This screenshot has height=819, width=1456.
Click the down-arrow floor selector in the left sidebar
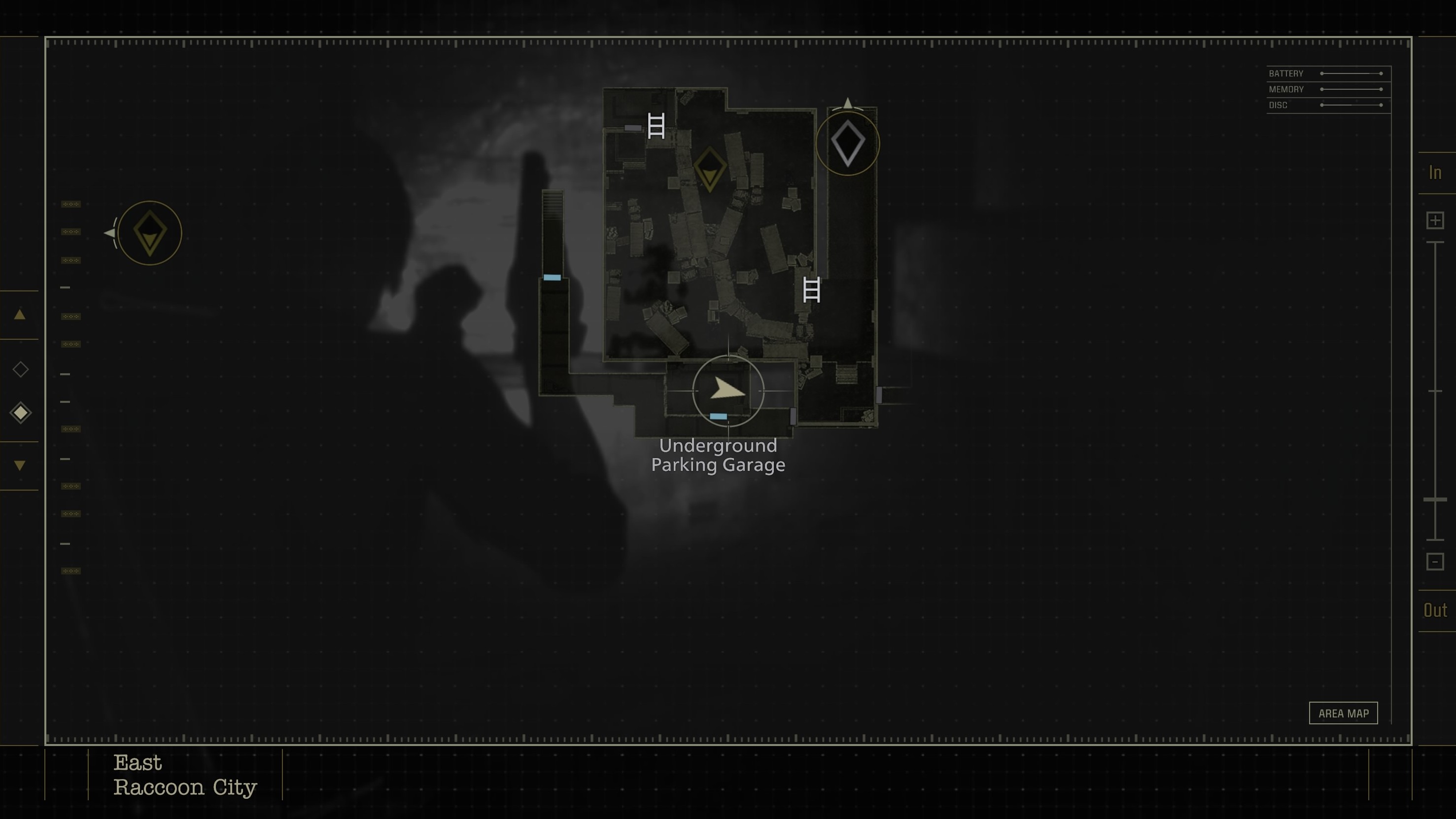coord(20,465)
